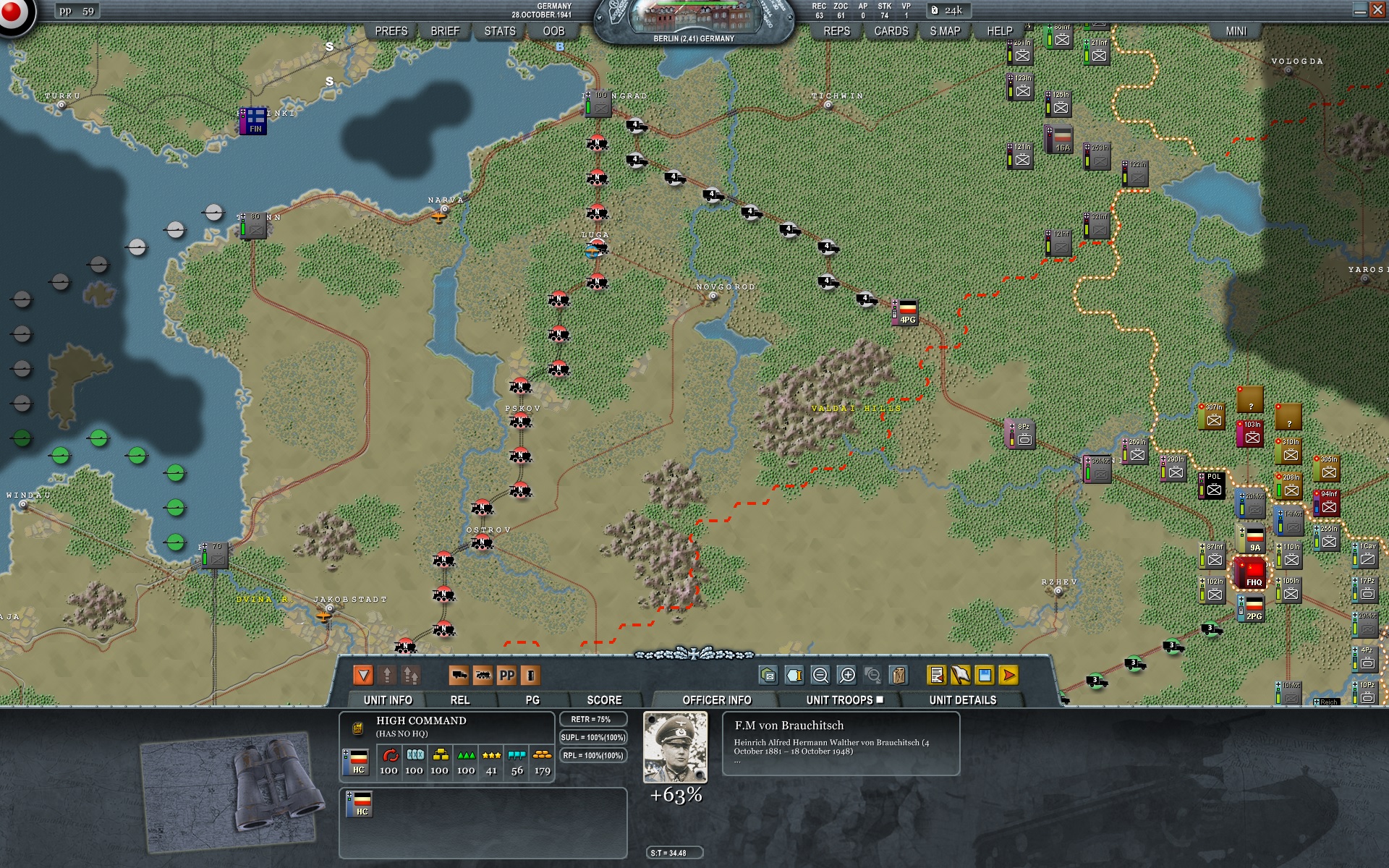Show the STATS screen

pos(500,31)
